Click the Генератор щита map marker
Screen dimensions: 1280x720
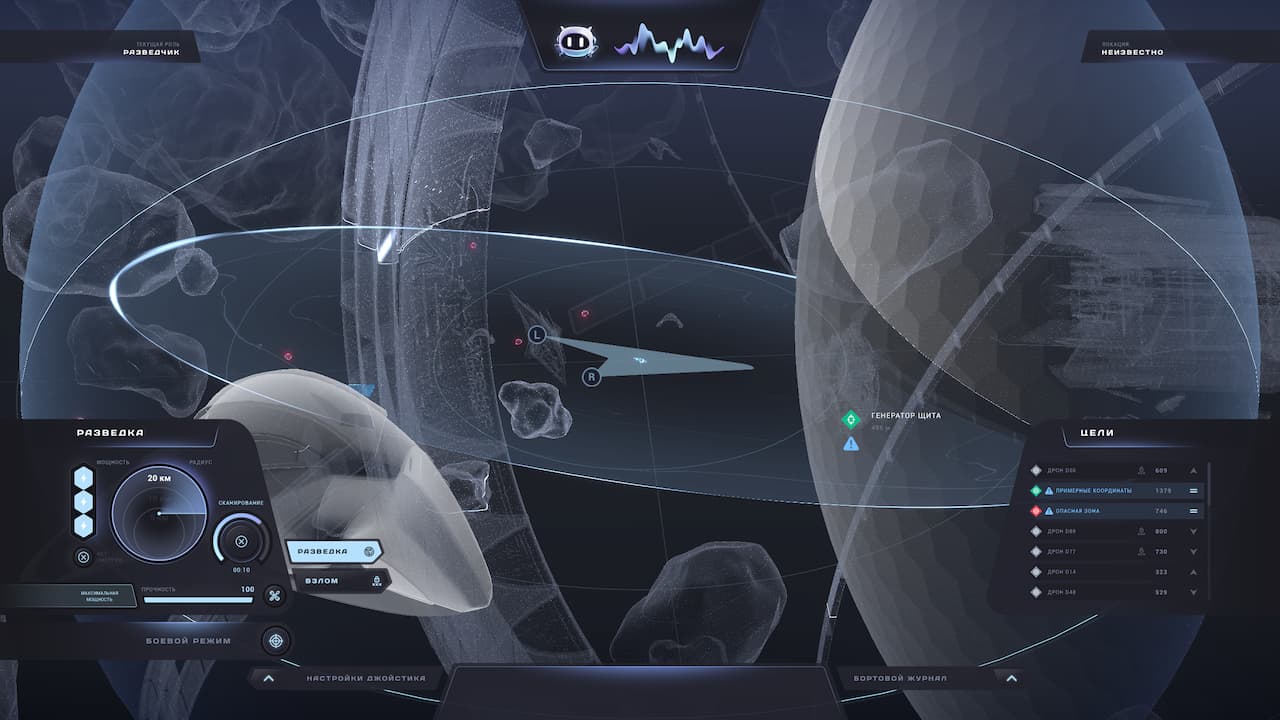coord(851,418)
